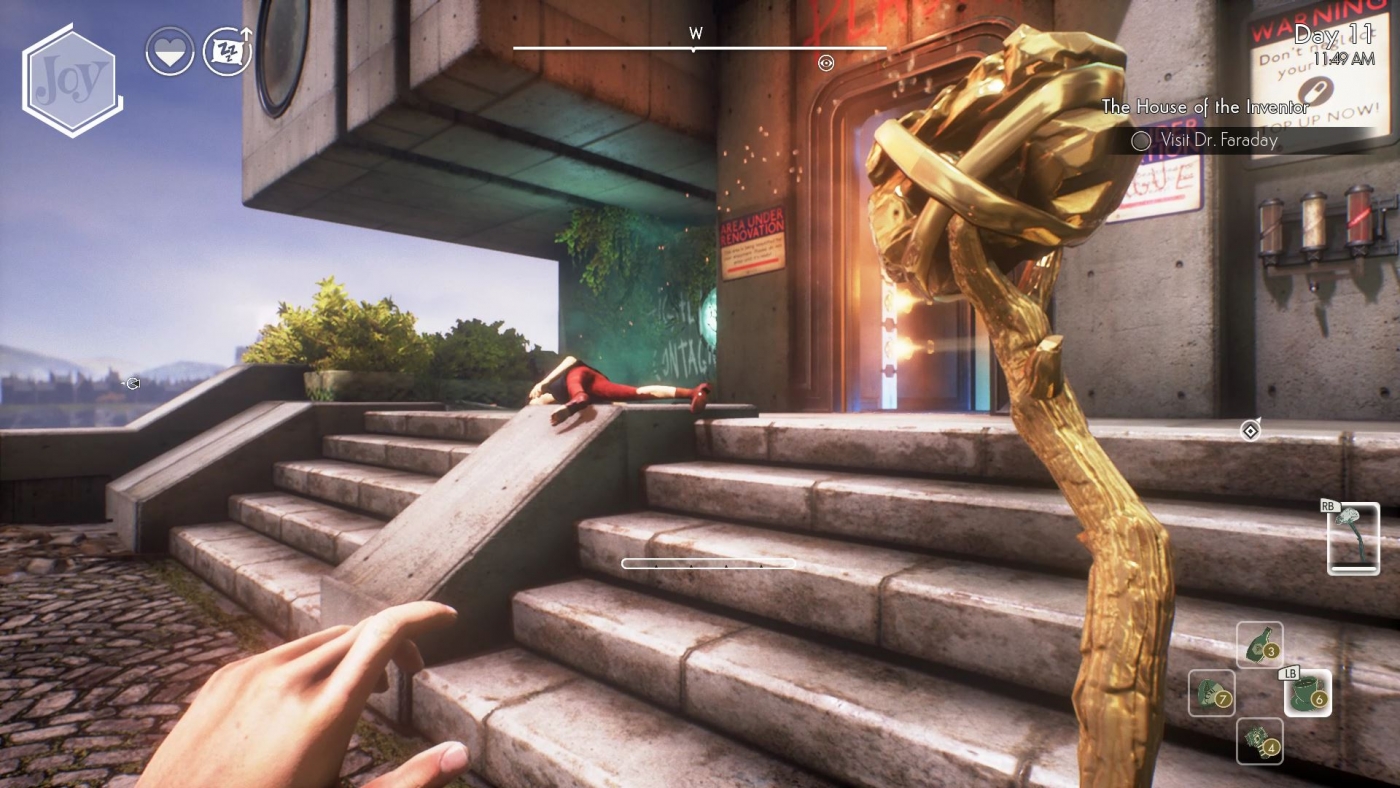Select the W heading on the compass
1400x788 pixels.
(695, 33)
